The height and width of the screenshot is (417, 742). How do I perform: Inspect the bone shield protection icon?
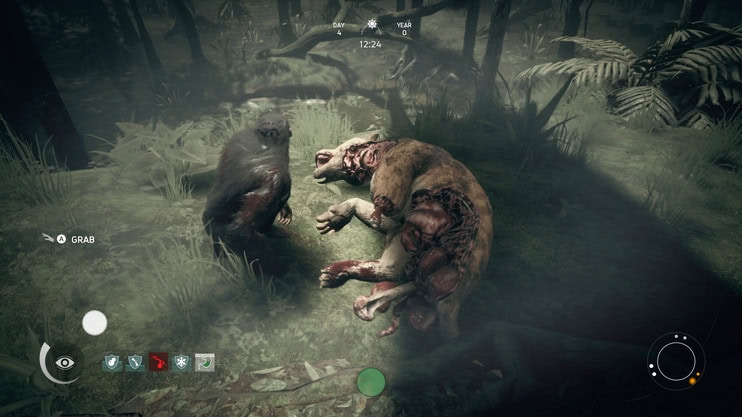pos(135,362)
